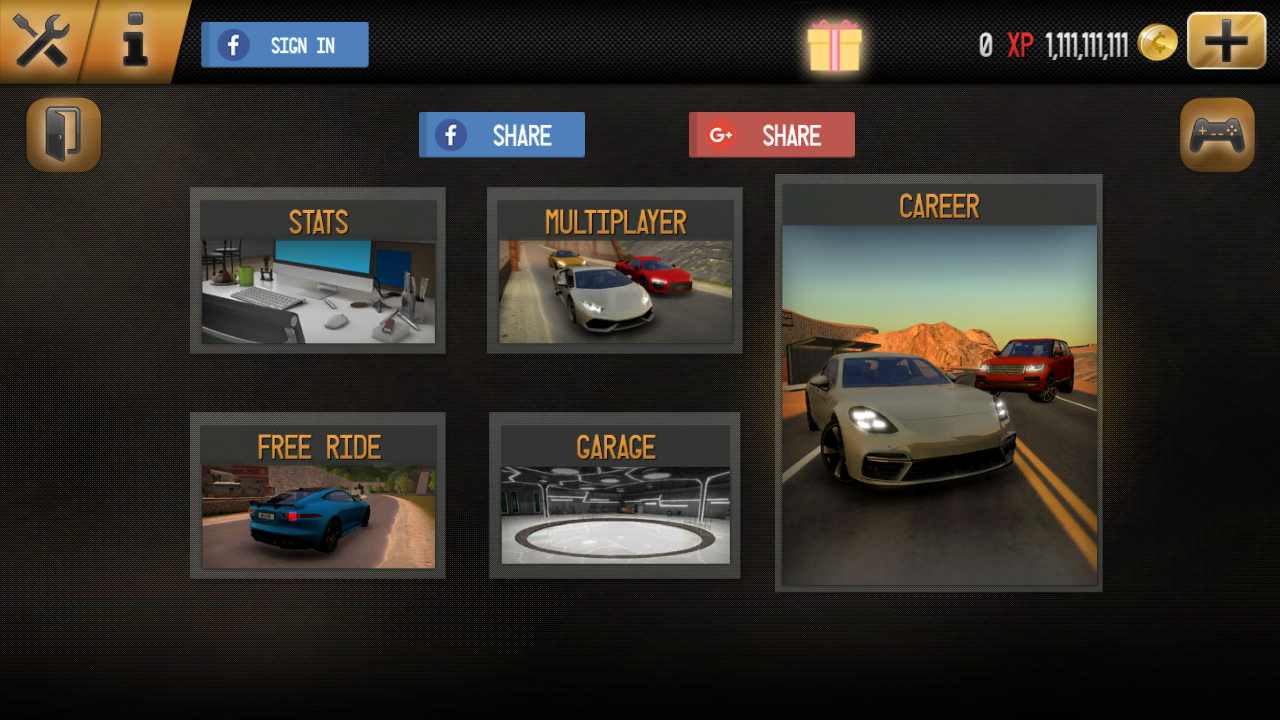The image size is (1280, 720).
Task: Sign in with Facebook
Action: click(285, 45)
